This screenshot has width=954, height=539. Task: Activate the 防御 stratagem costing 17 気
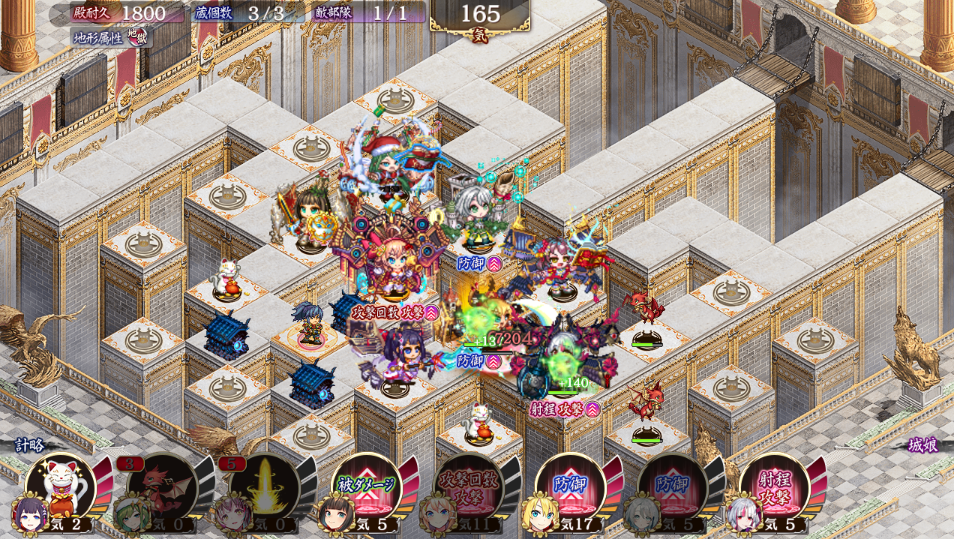coord(570,487)
